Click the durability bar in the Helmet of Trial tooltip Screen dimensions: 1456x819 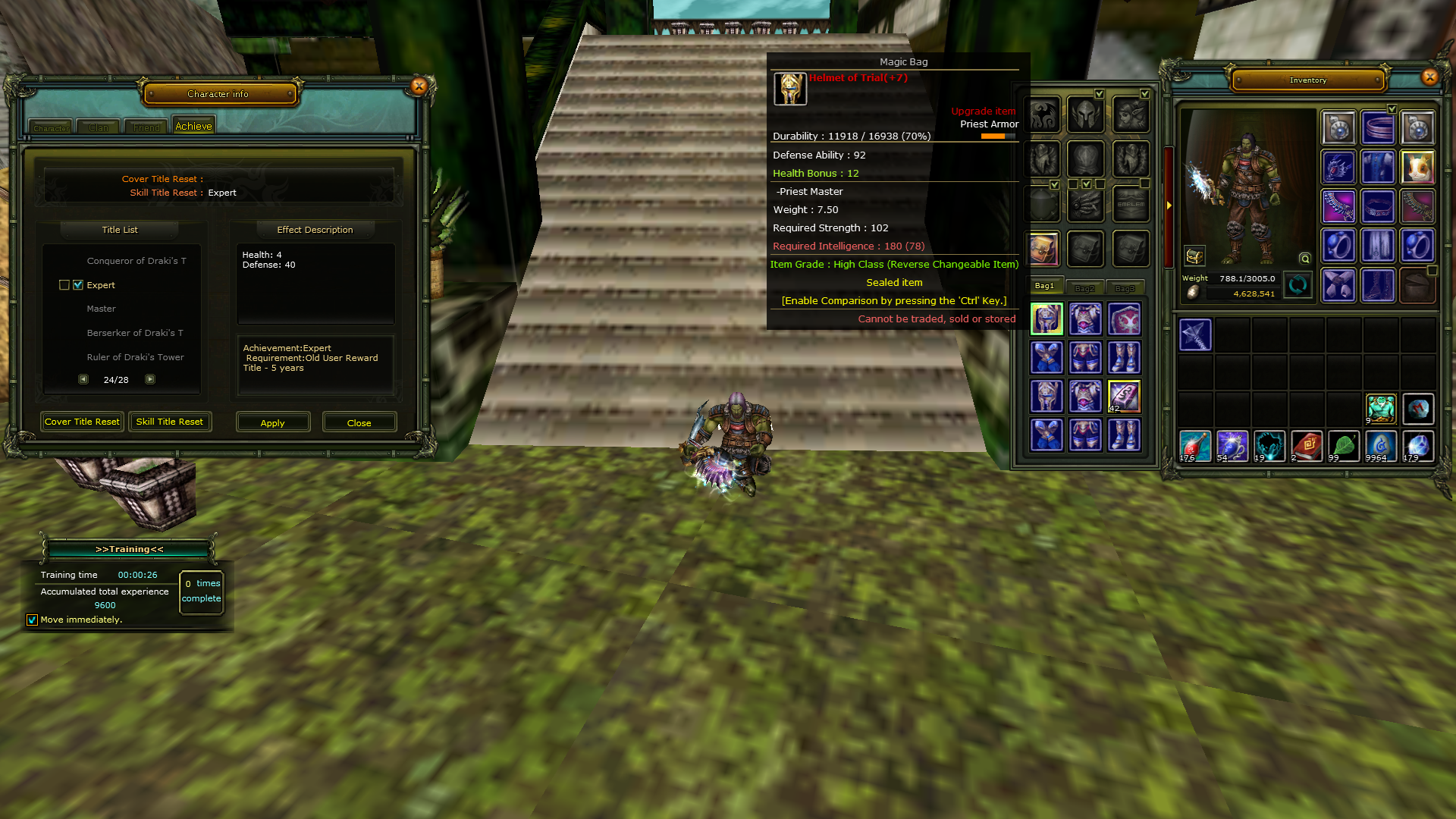pos(997,136)
